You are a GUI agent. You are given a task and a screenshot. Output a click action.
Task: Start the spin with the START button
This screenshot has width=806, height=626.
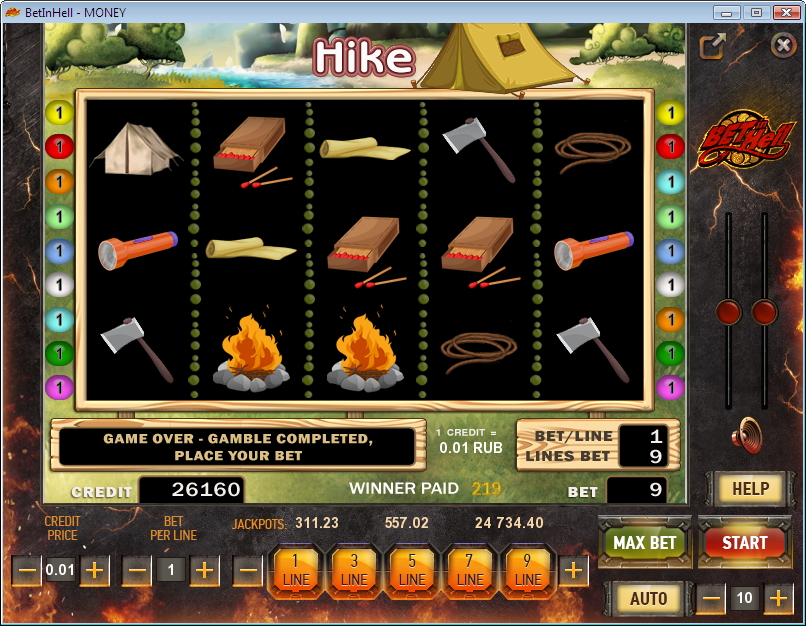pyautogui.click(x=744, y=543)
